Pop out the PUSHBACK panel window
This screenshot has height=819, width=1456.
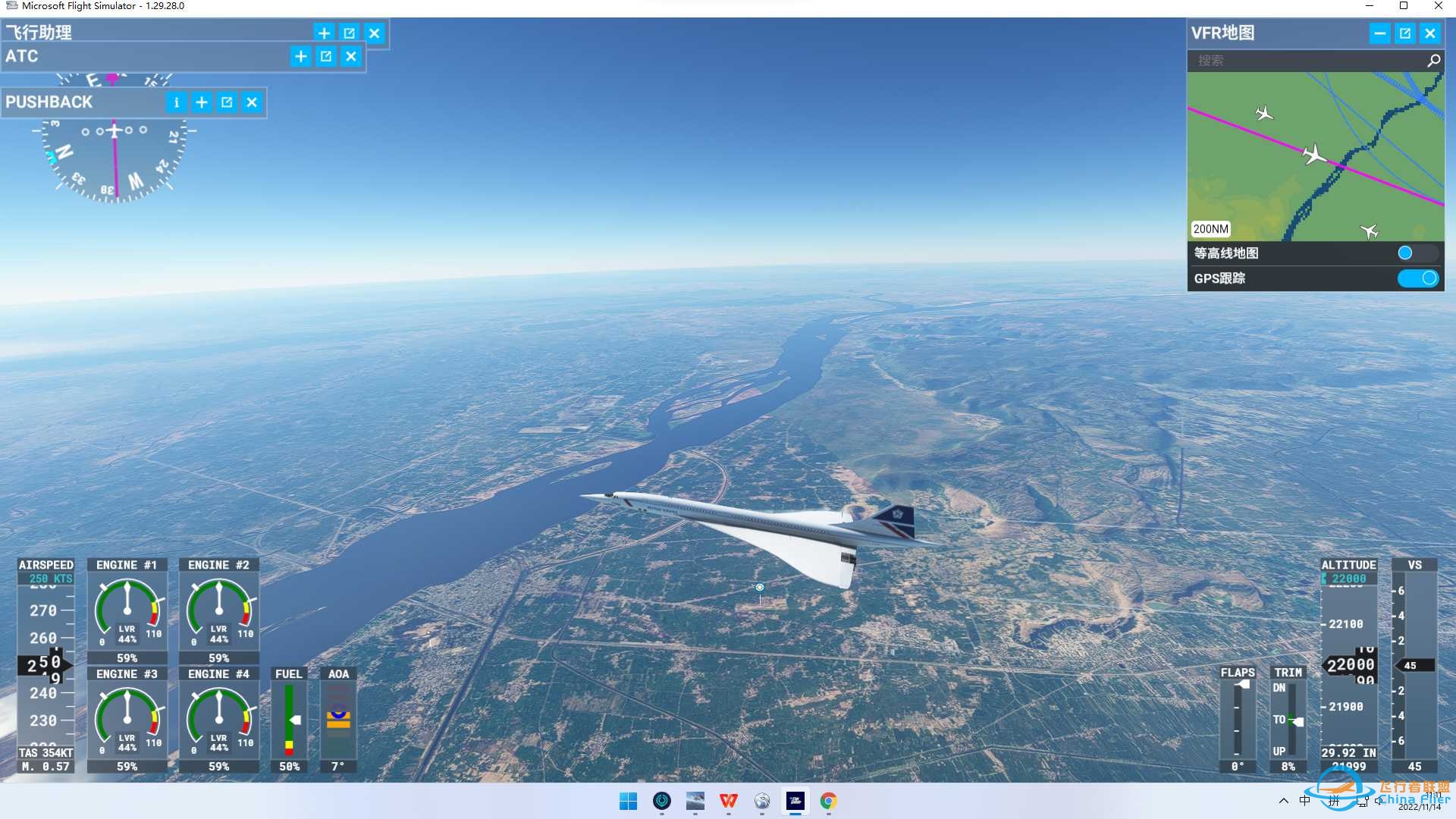tap(227, 102)
